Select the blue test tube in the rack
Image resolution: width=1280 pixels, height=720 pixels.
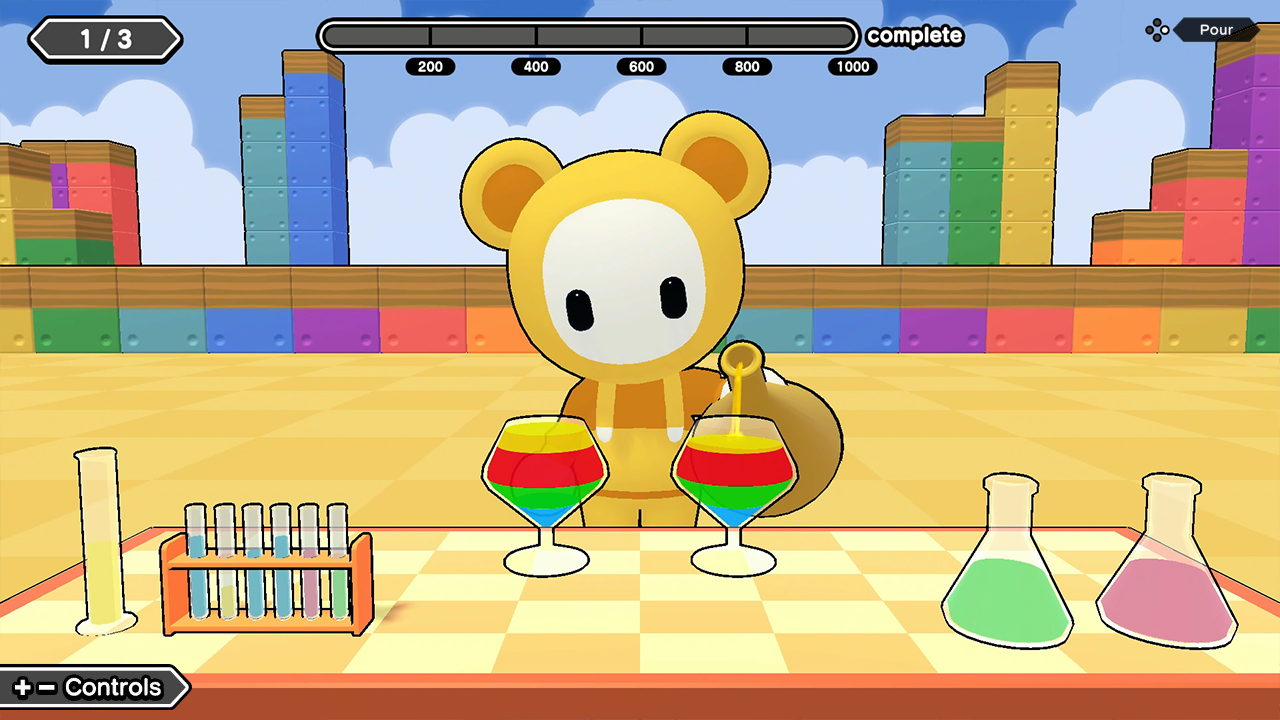pyautogui.click(x=200, y=590)
